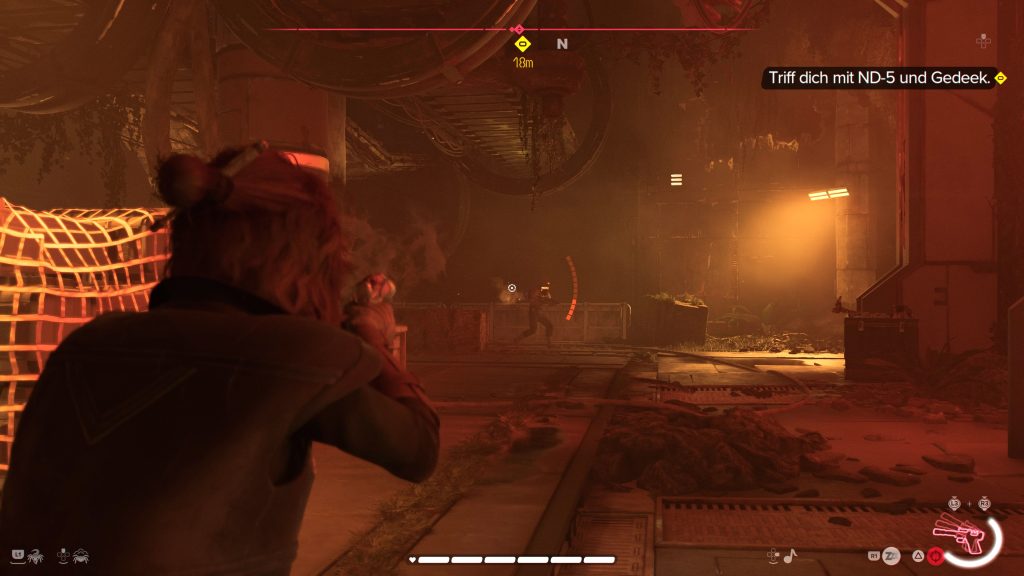The height and width of the screenshot is (576, 1024).
Task: Select the crouching Nix icon beside the d-pad glyph
Action: click(x=81, y=553)
